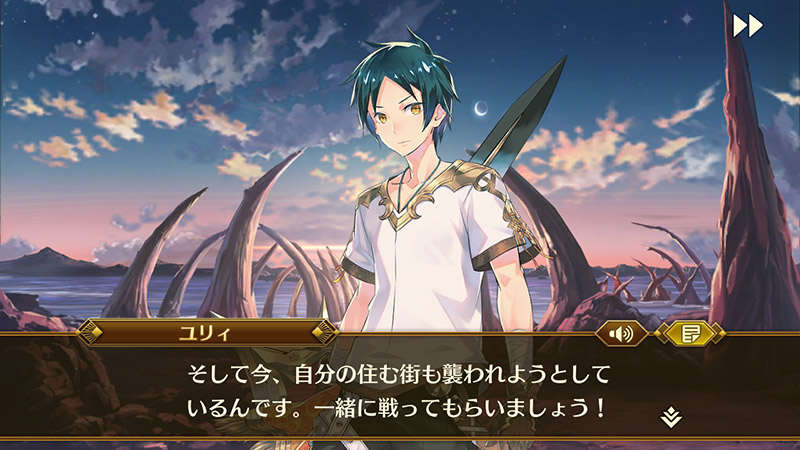Advance dialogue with the down arrow indicator
Image resolution: width=800 pixels, height=450 pixels.
(671, 415)
